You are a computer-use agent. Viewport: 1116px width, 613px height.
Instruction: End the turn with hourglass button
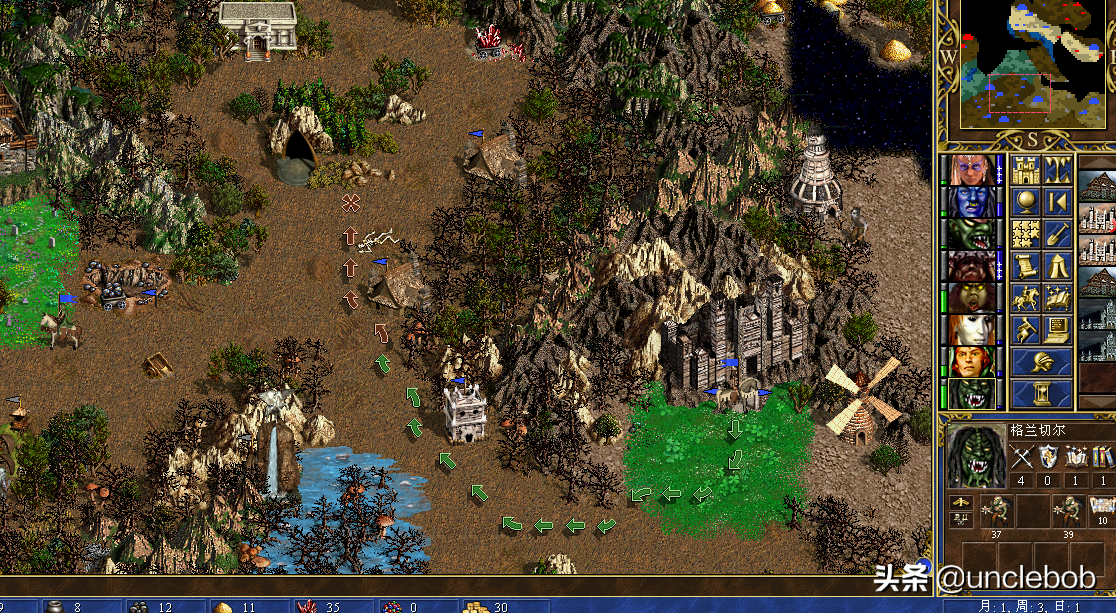click(1041, 393)
